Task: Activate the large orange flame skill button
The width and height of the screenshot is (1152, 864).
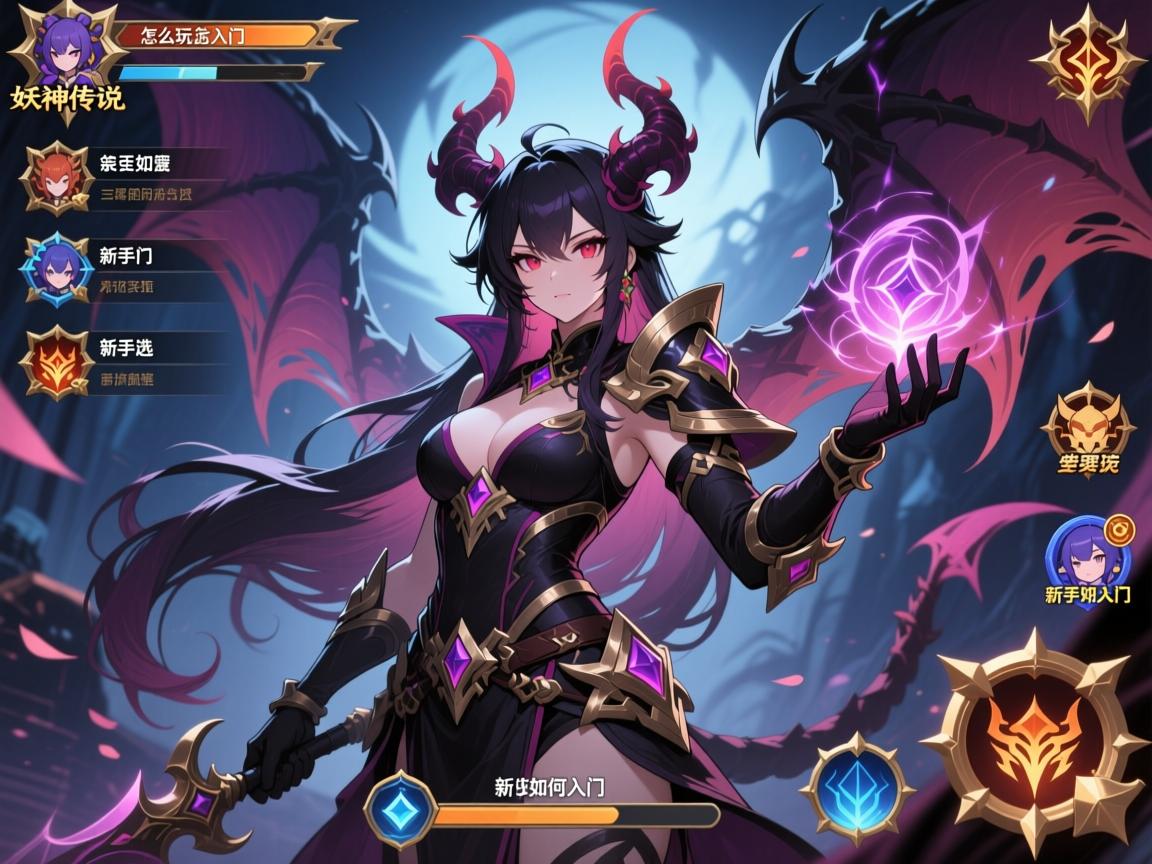Action: point(1035,739)
